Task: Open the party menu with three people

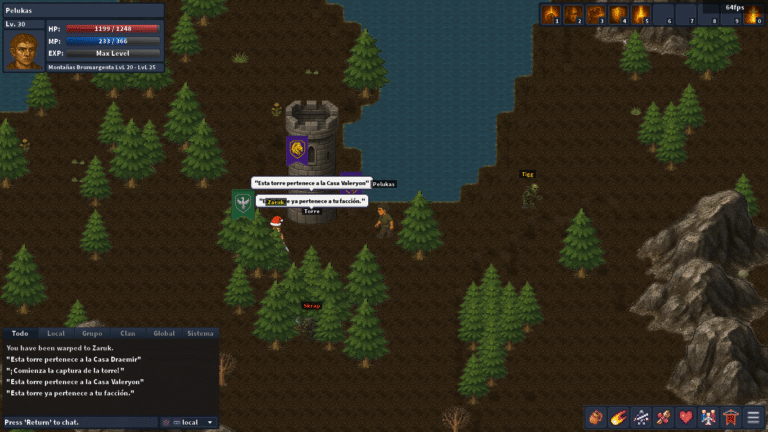Action: pyautogui.click(x=709, y=417)
